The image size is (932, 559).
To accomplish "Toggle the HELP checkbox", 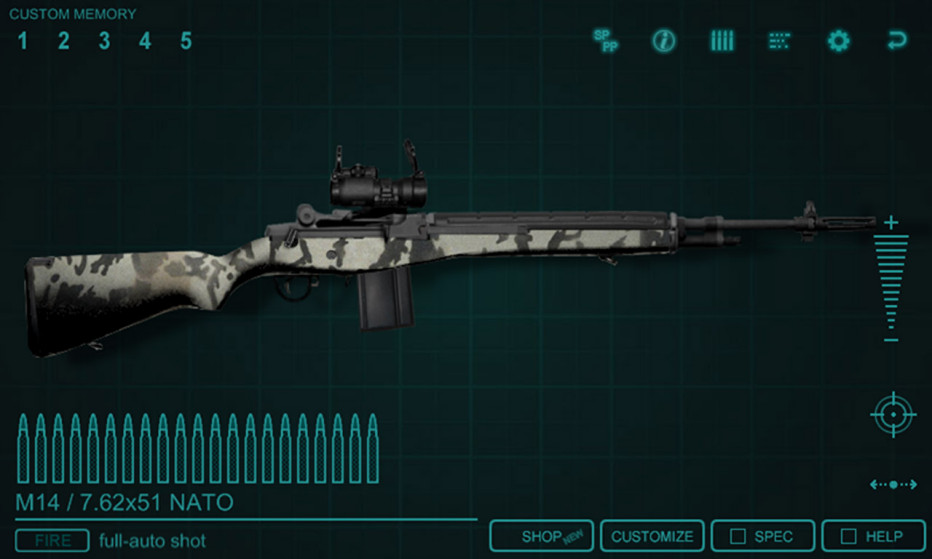I will pyautogui.click(x=871, y=537).
